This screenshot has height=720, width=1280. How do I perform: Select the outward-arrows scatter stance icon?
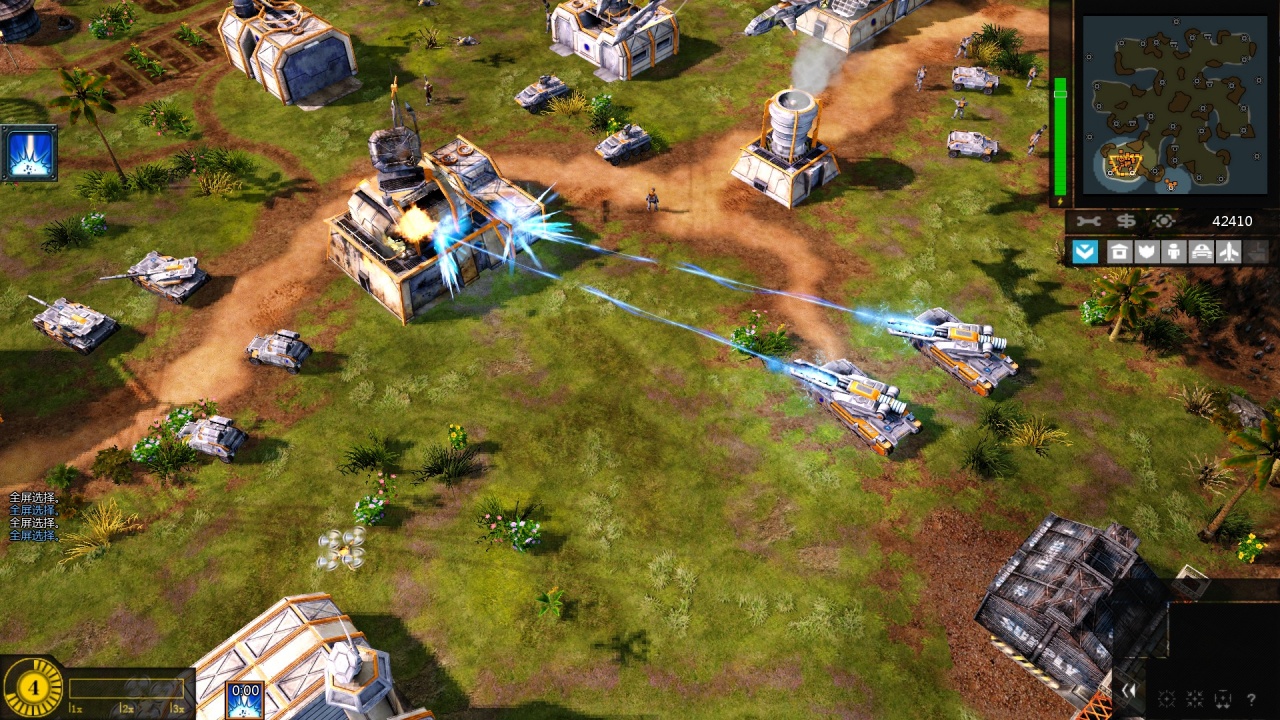[1166, 699]
